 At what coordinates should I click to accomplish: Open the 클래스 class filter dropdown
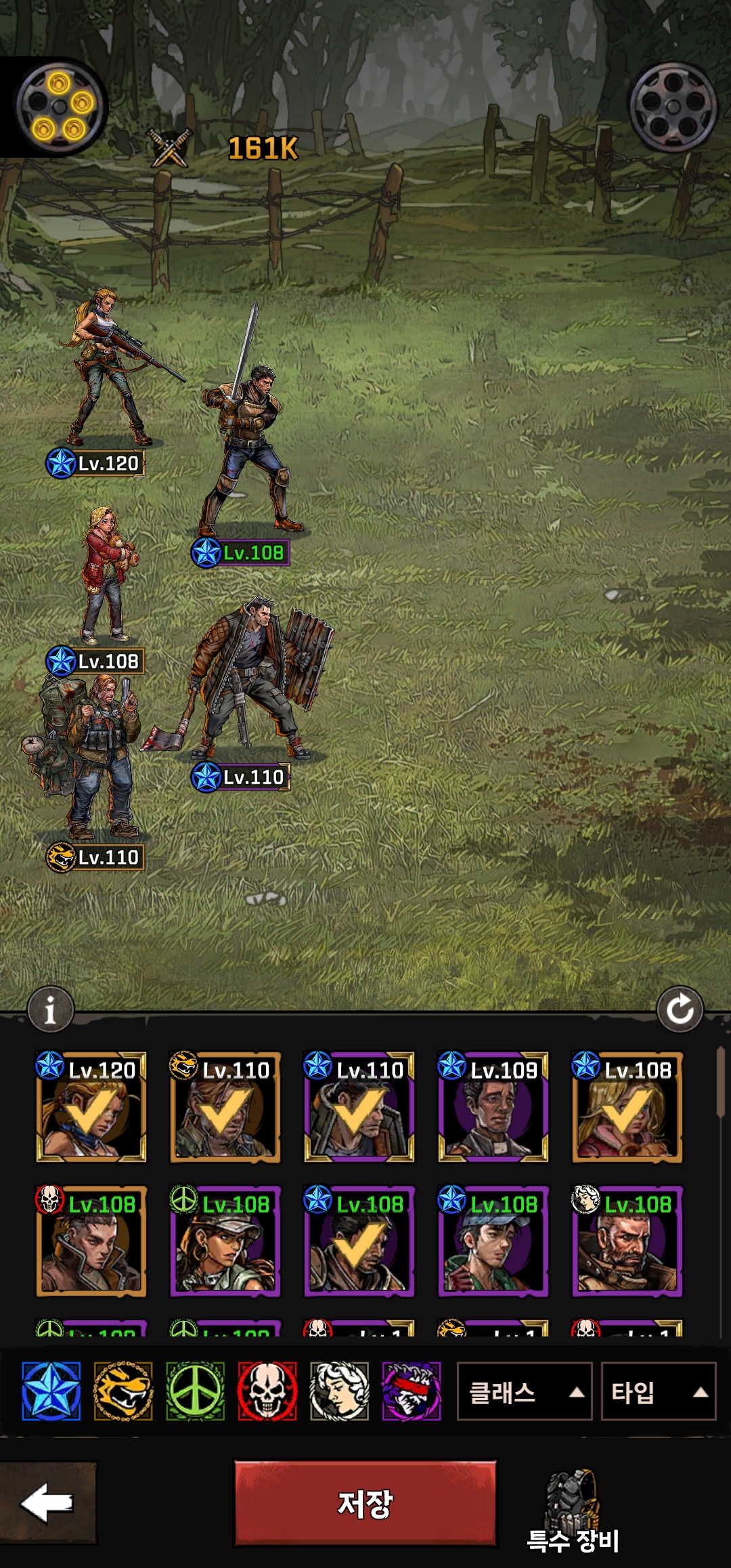point(524,1392)
